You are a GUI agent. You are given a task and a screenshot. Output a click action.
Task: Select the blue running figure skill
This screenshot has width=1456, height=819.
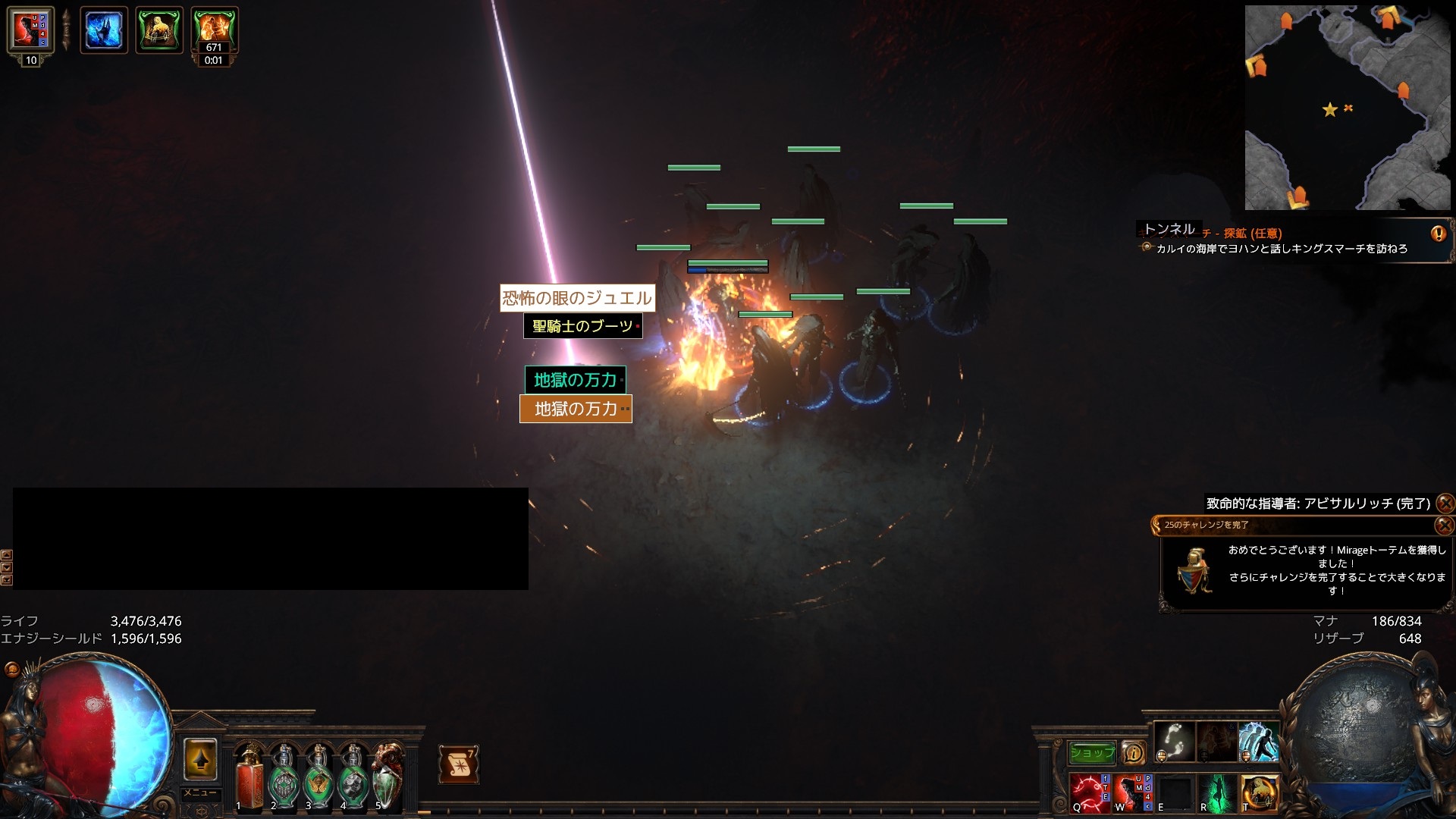pyautogui.click(x=1258, y=742)
